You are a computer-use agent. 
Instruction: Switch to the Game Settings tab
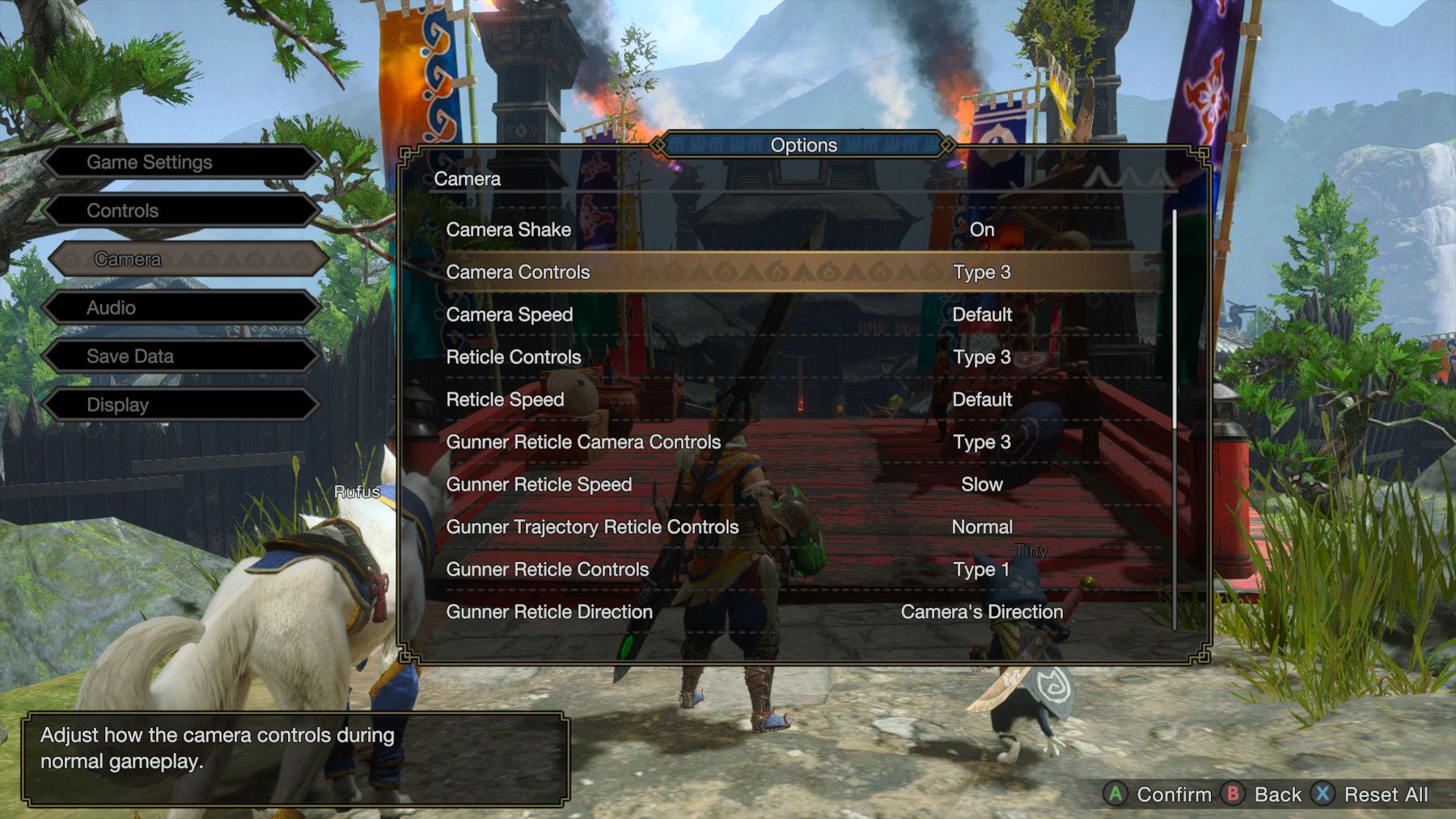pos(150,162)
